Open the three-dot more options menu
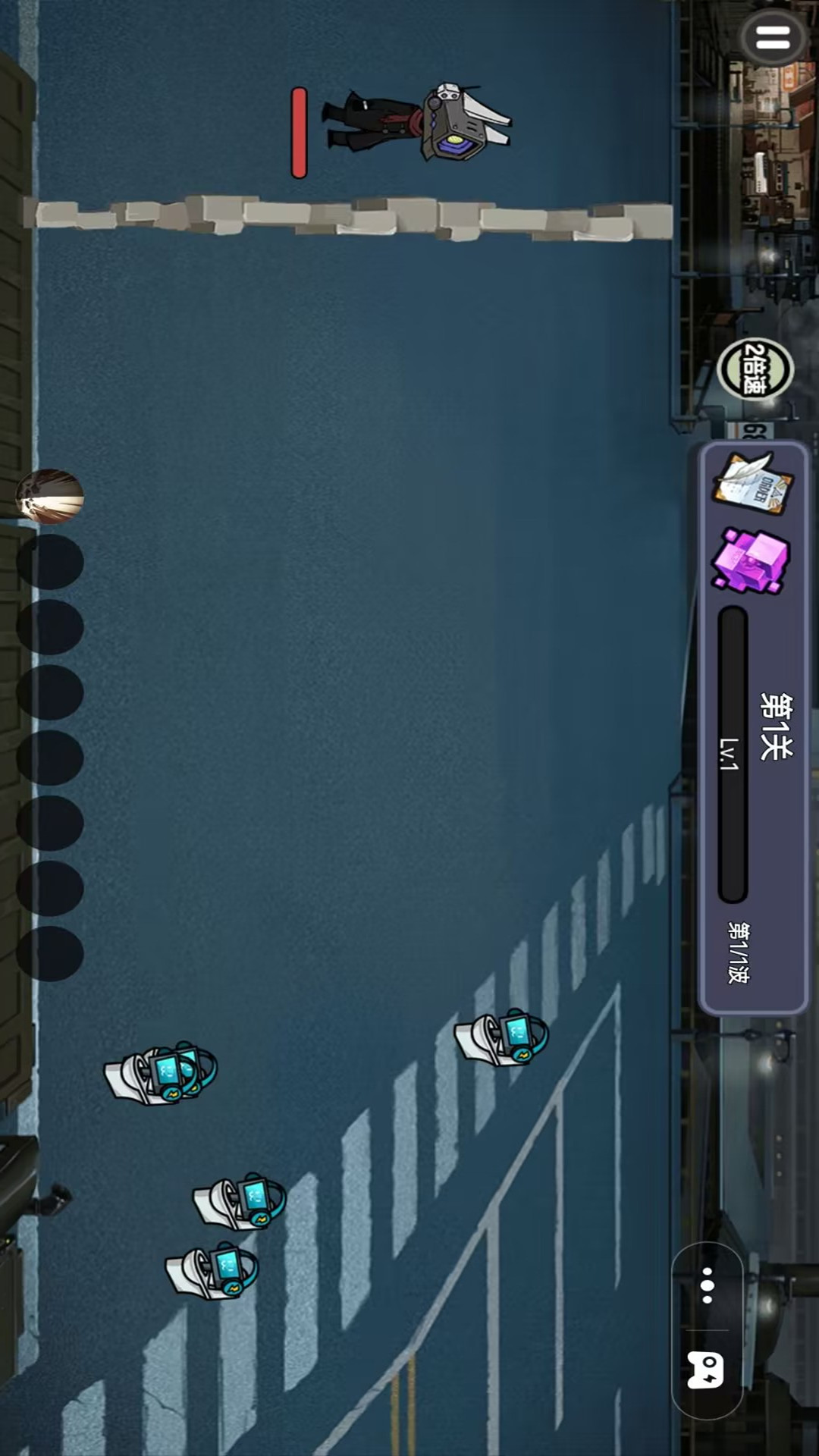Image resolution: width=819 pixels, height=1456 pixels. point(707,1285)
